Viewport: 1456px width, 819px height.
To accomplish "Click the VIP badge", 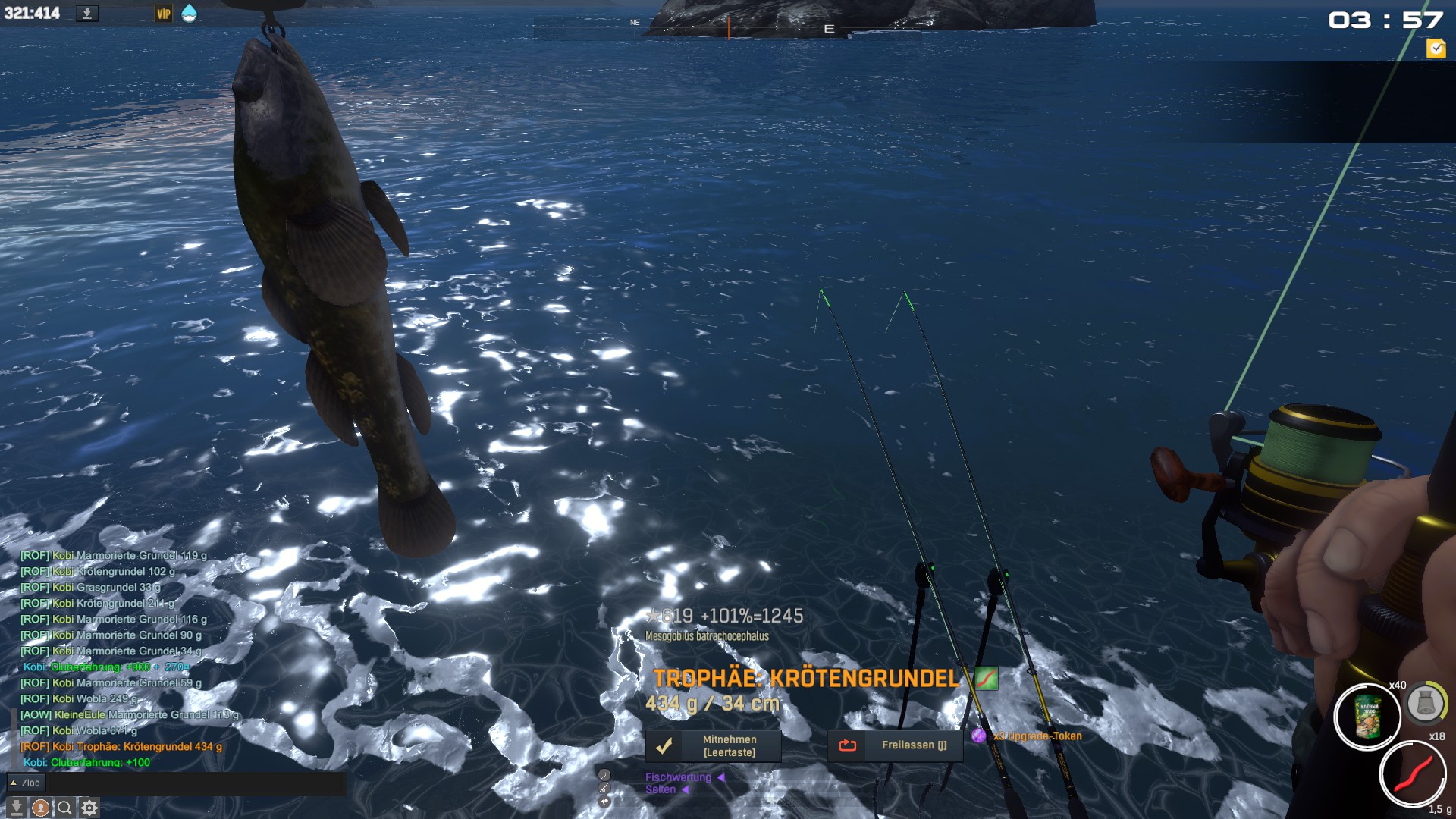I will tap(164, 14).
